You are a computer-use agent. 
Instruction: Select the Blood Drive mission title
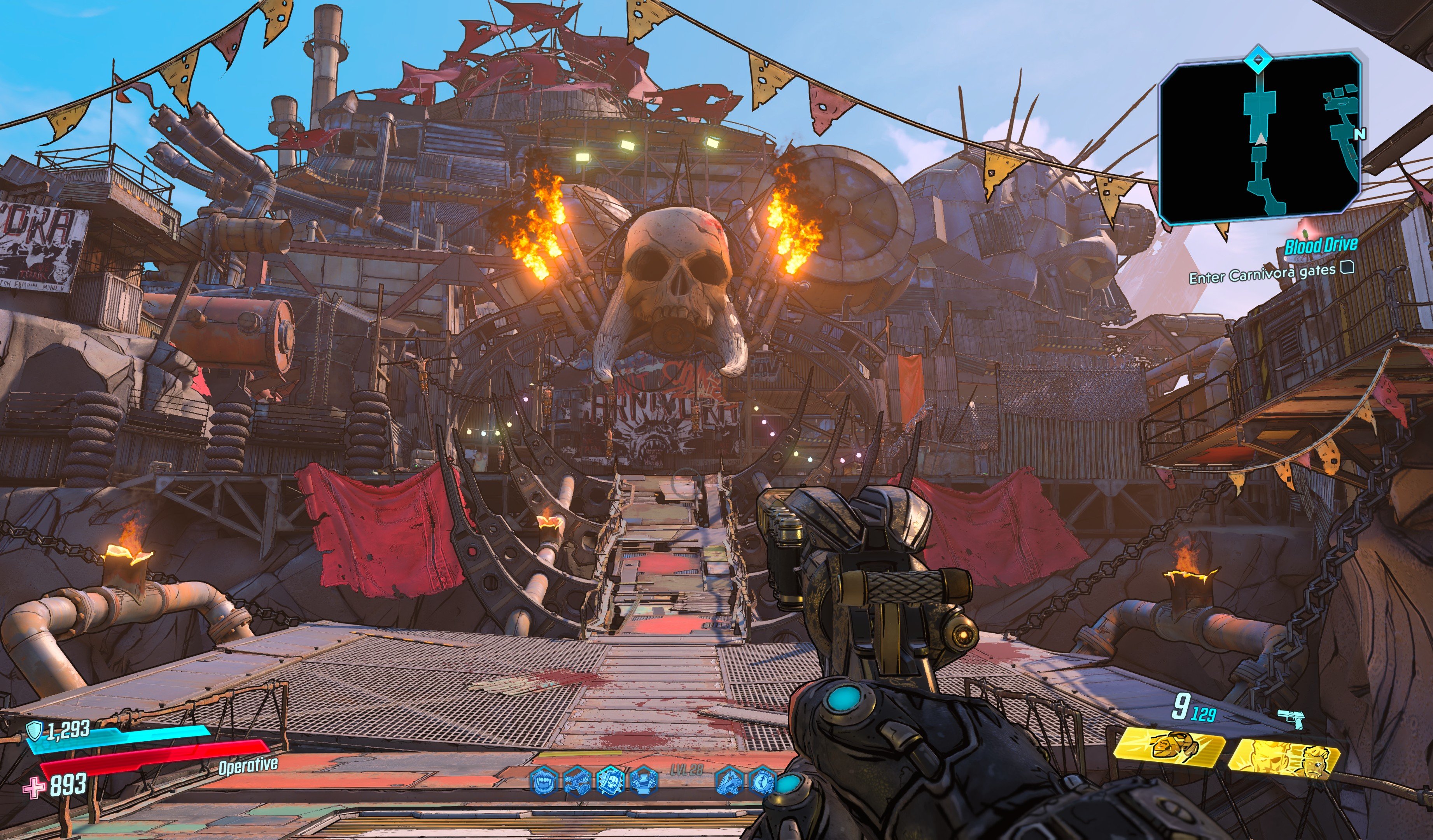click(x=1320, y=246)
